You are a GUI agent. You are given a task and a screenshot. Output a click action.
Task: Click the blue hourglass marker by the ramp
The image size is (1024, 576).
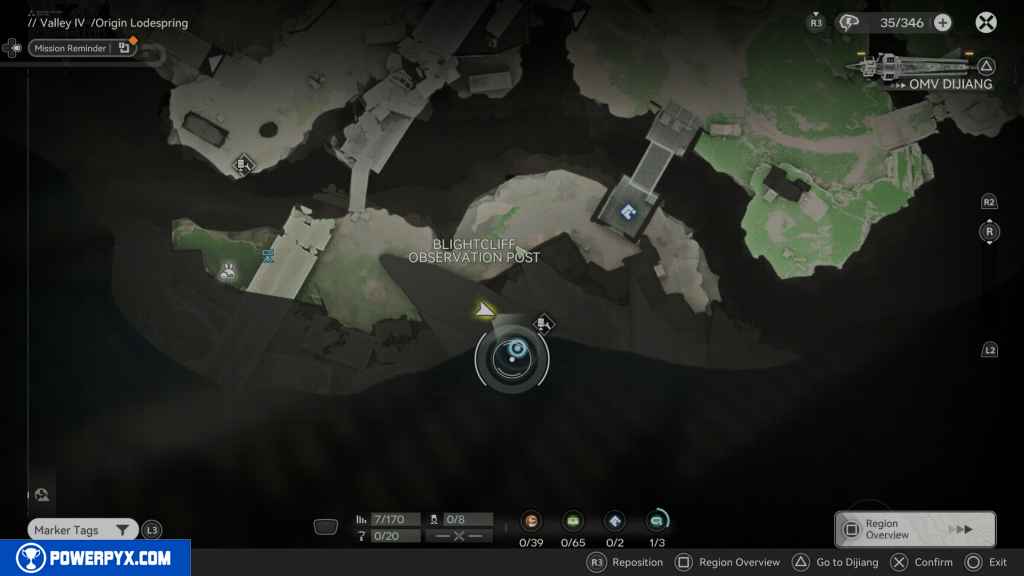[x=267, y=256]
